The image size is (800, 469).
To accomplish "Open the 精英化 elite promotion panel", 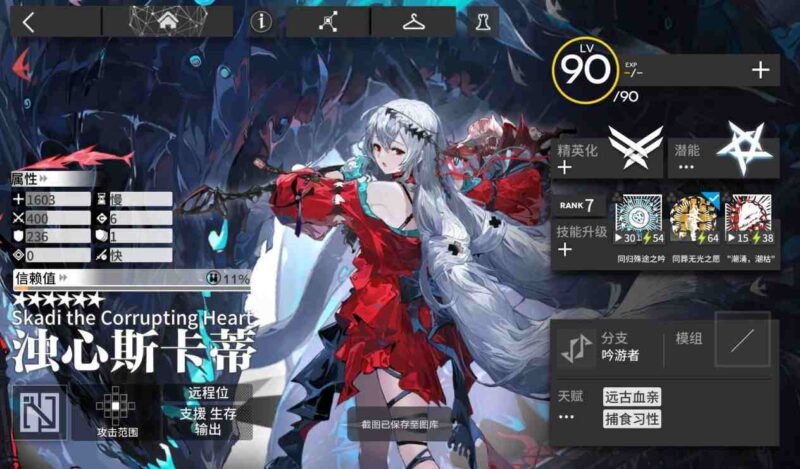I will (x=605, y=152).
